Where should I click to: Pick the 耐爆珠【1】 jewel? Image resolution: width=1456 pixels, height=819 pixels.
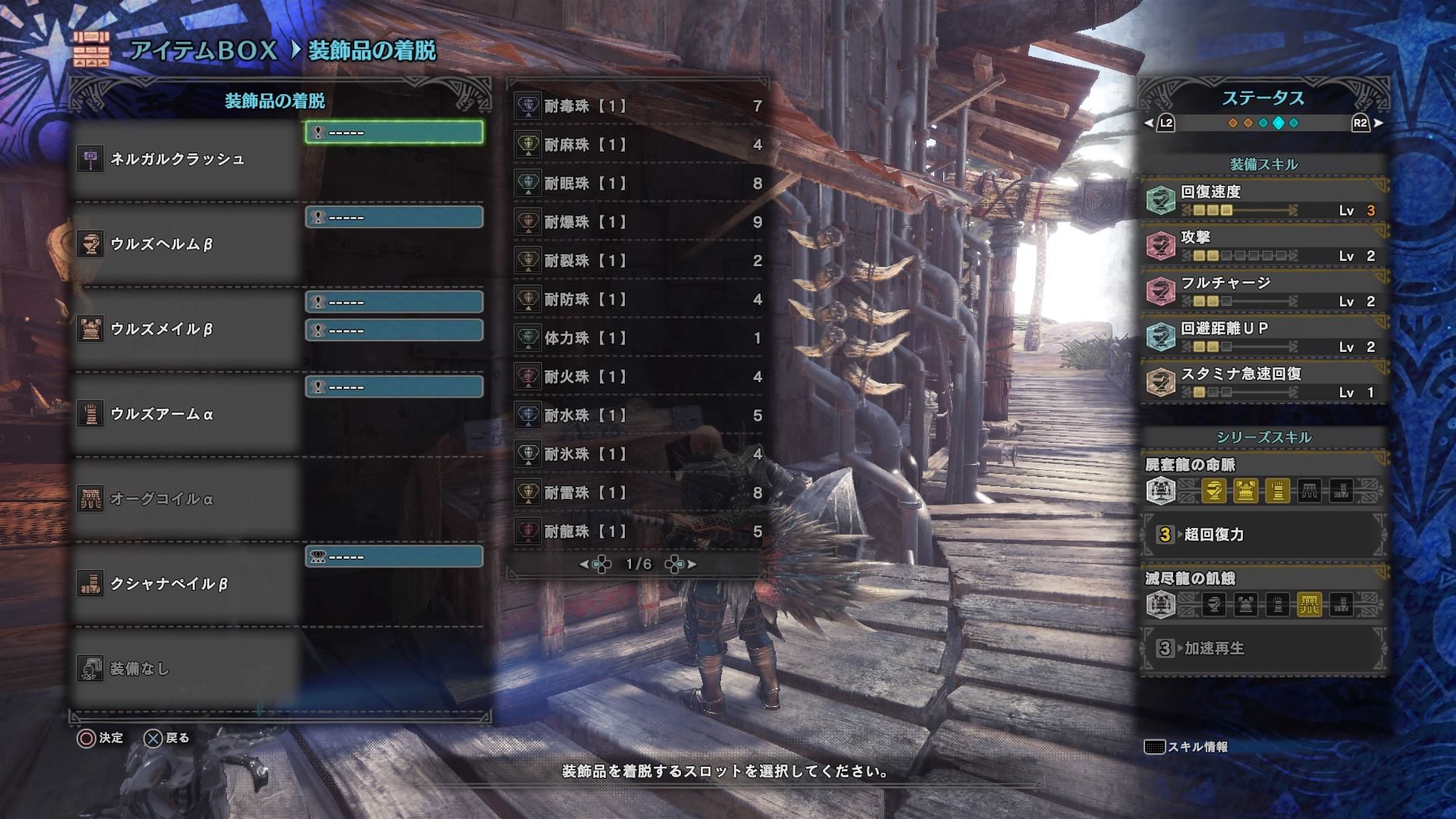(x=637, y=222)
